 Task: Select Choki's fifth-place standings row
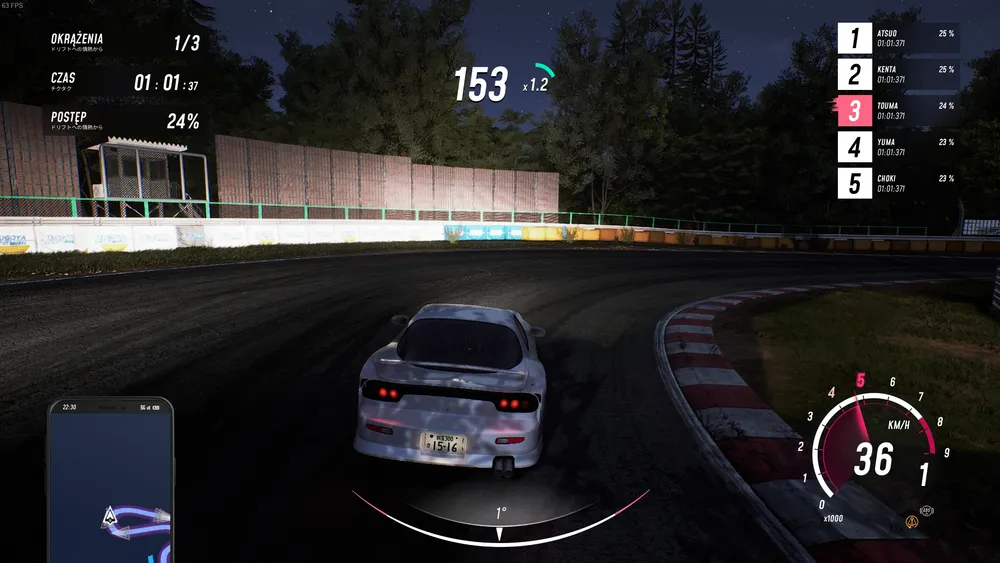pos(898,183)
